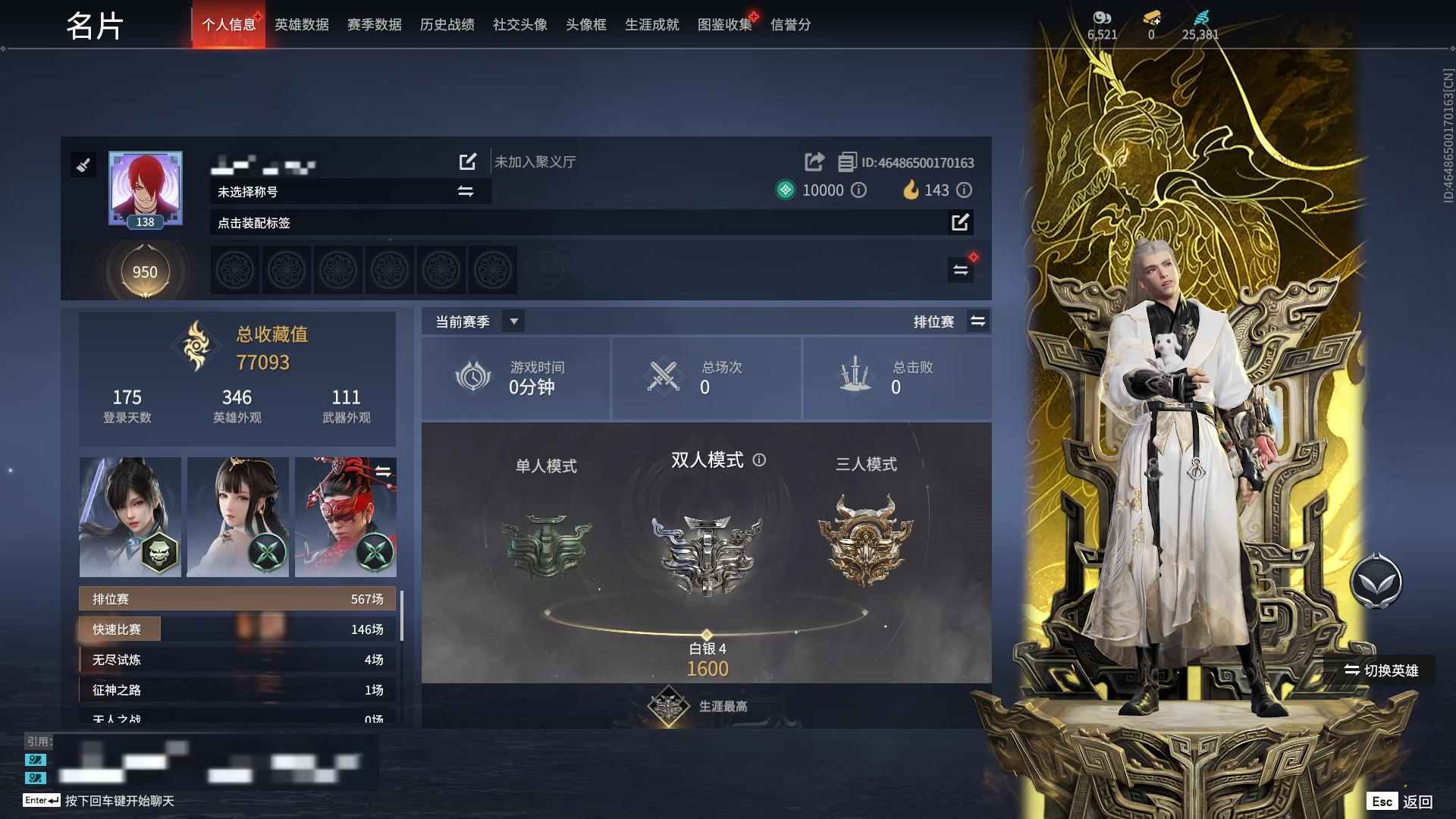Screen dimensions: 1456x819
Task: Click the mode switch icon next to 排位赛
Action: point(978,321)
